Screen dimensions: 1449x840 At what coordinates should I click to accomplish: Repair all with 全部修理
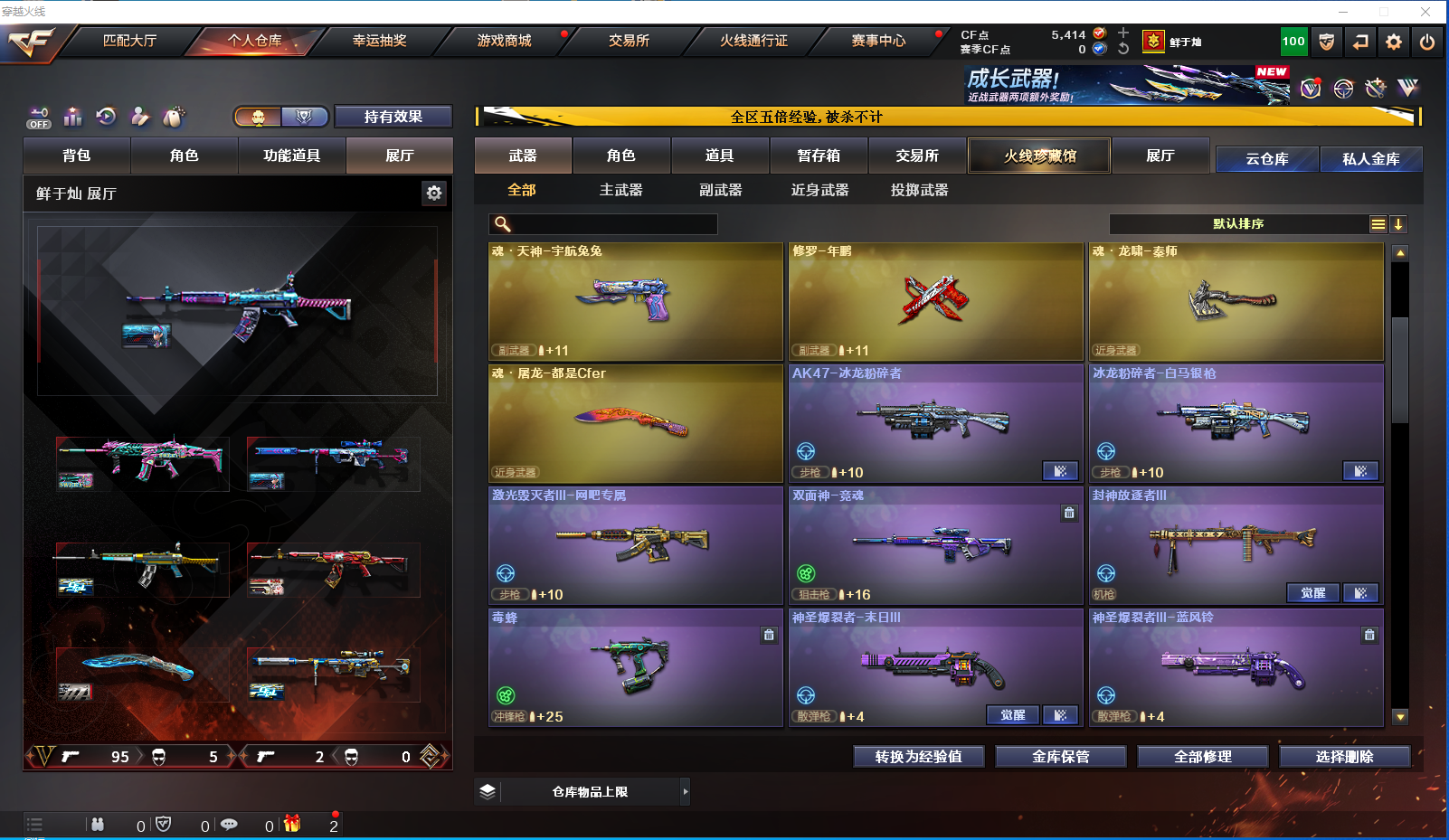[1203, 757]
